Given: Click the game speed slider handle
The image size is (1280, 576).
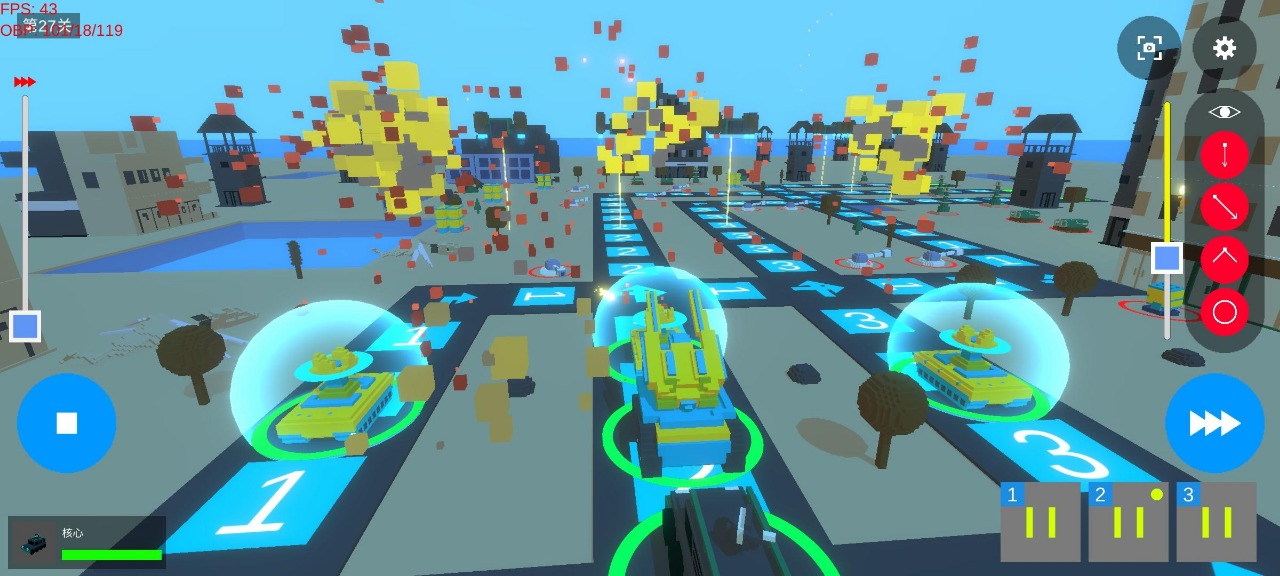Looking at the screenshot, I should pos(25,326).
